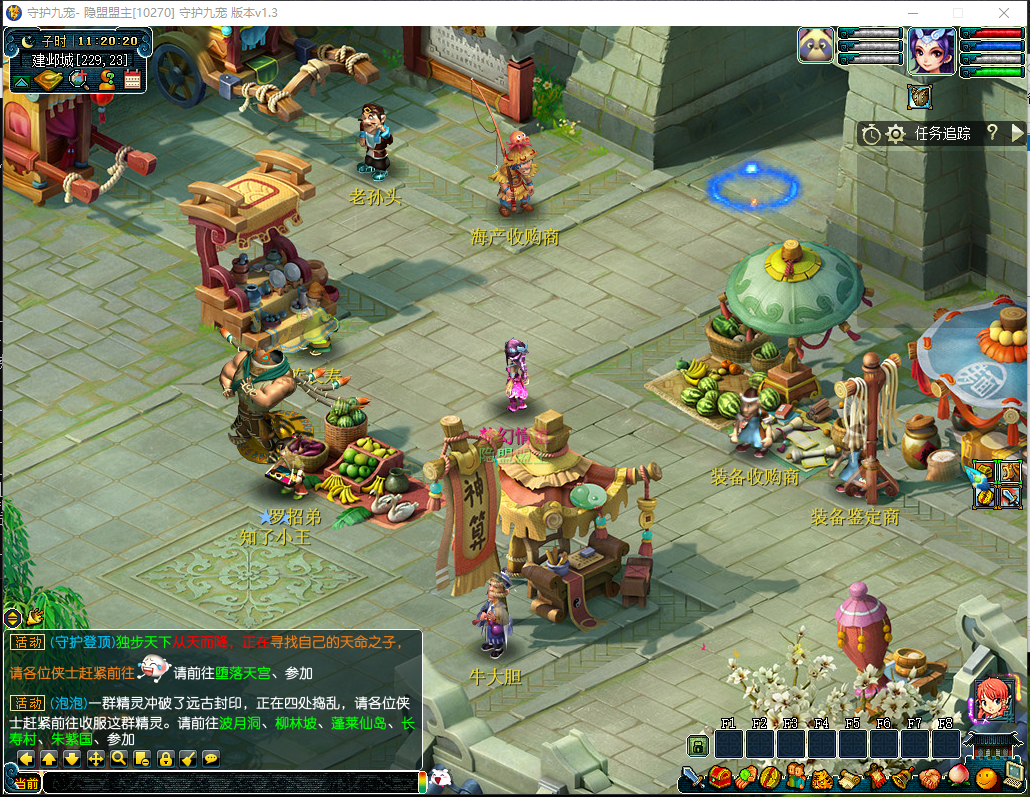The width and height of the screenshot is (1030, 797).
Task: Expand the 任务追踪 quest tracker arrow
Action: 1018,132
